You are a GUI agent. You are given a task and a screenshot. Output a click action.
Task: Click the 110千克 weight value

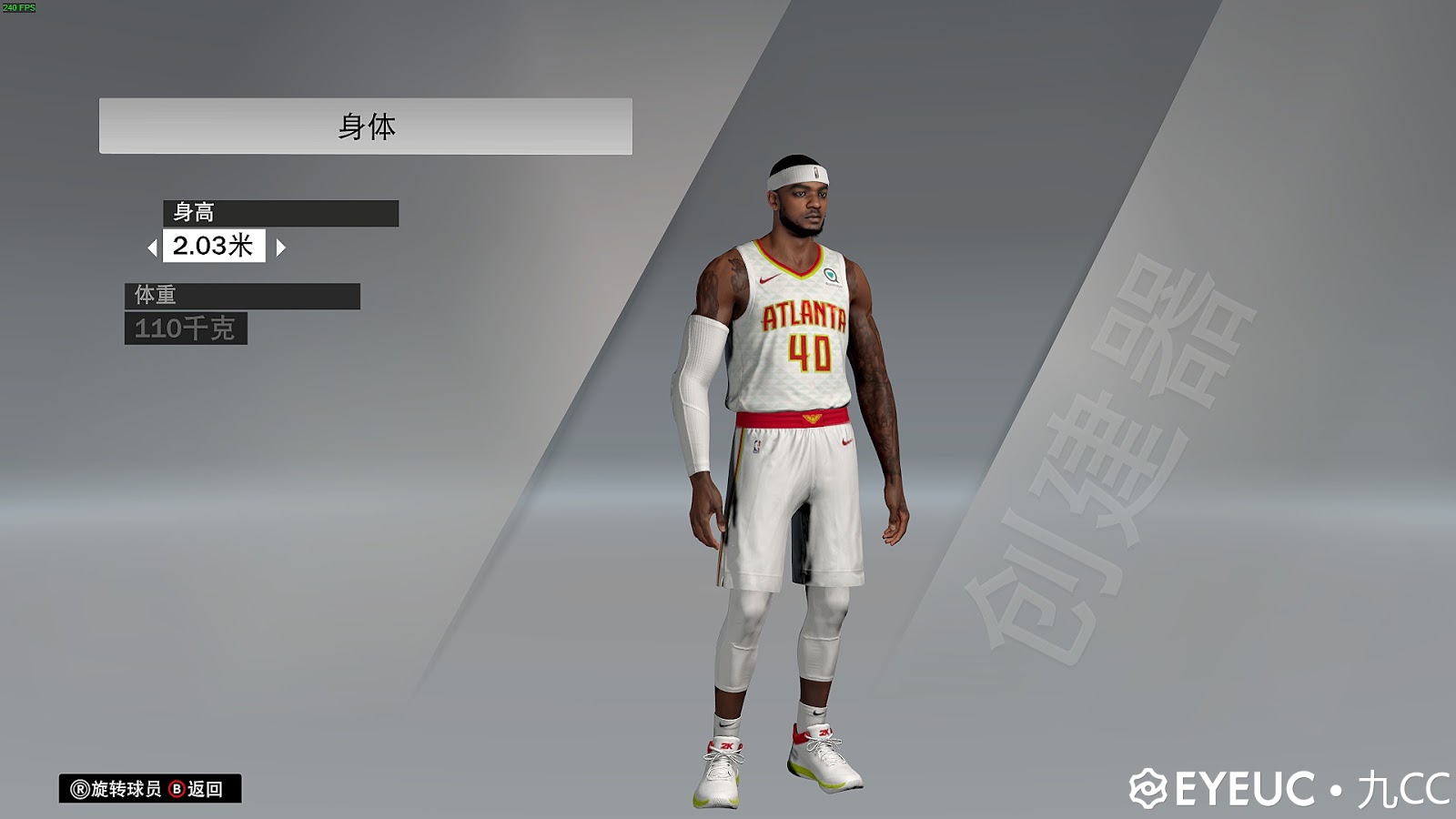[187, 330]
